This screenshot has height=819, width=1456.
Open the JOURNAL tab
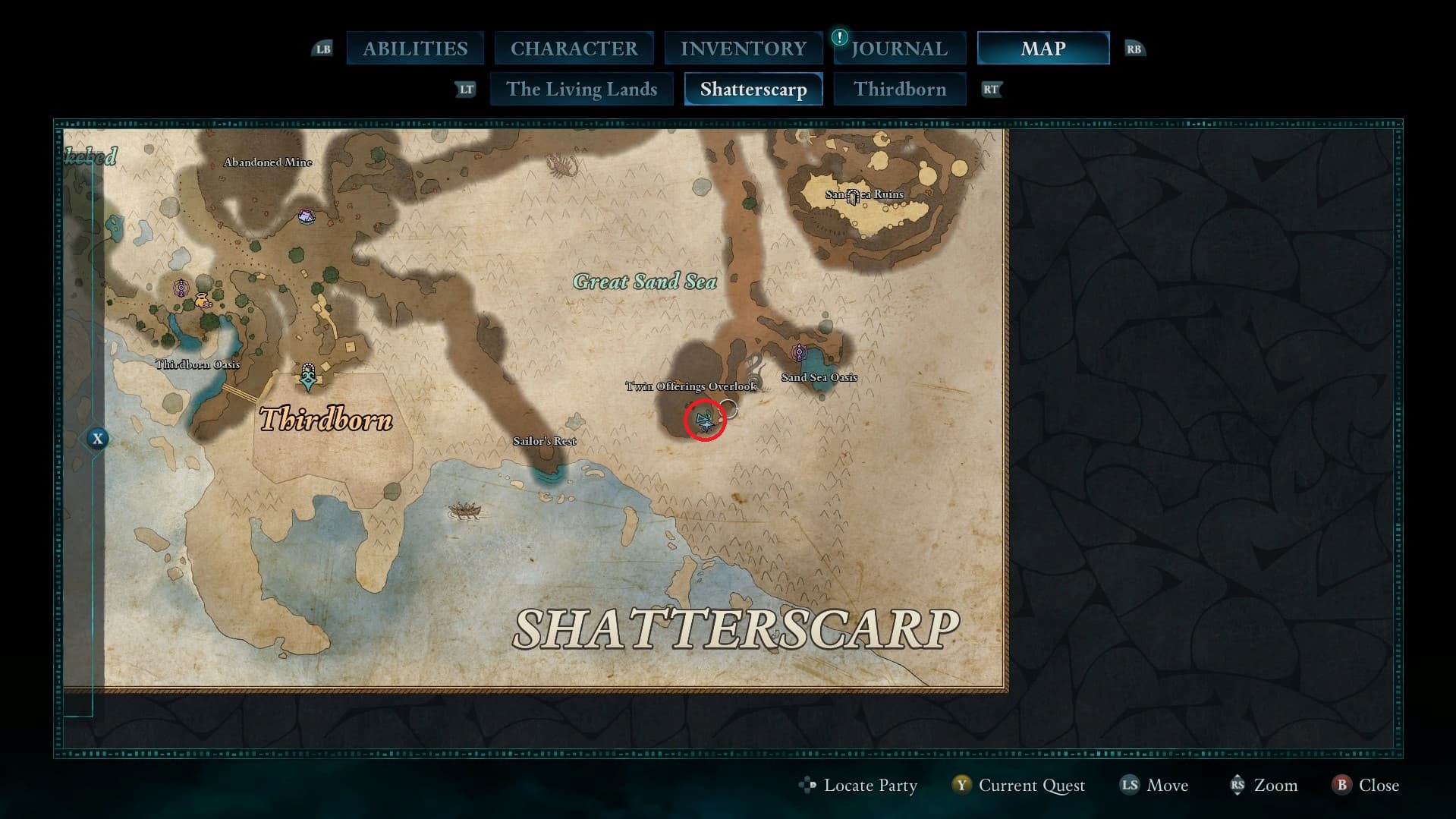pyautogui.click(x=898, y=48)
